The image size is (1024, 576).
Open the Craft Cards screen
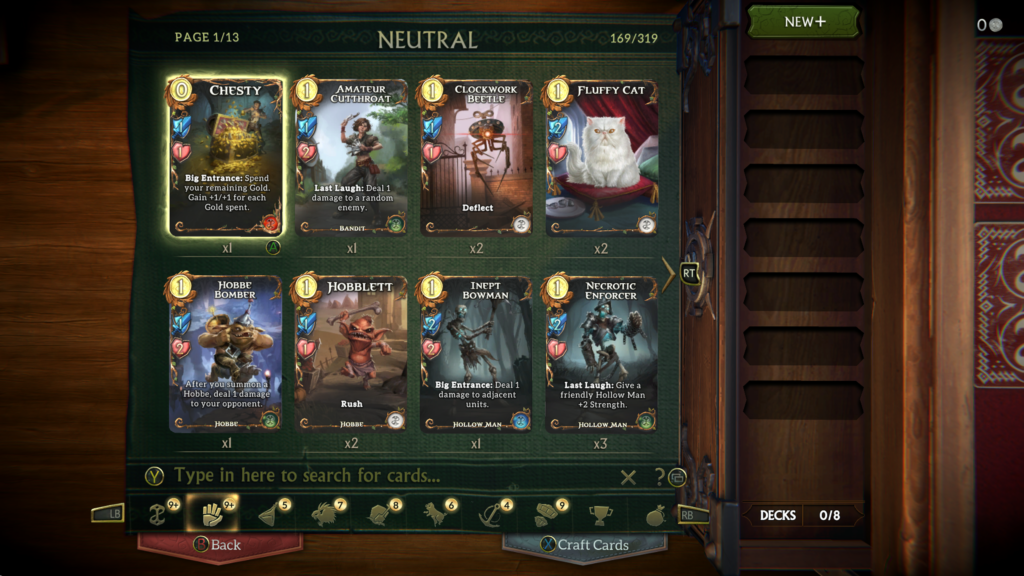coord(585,545)
